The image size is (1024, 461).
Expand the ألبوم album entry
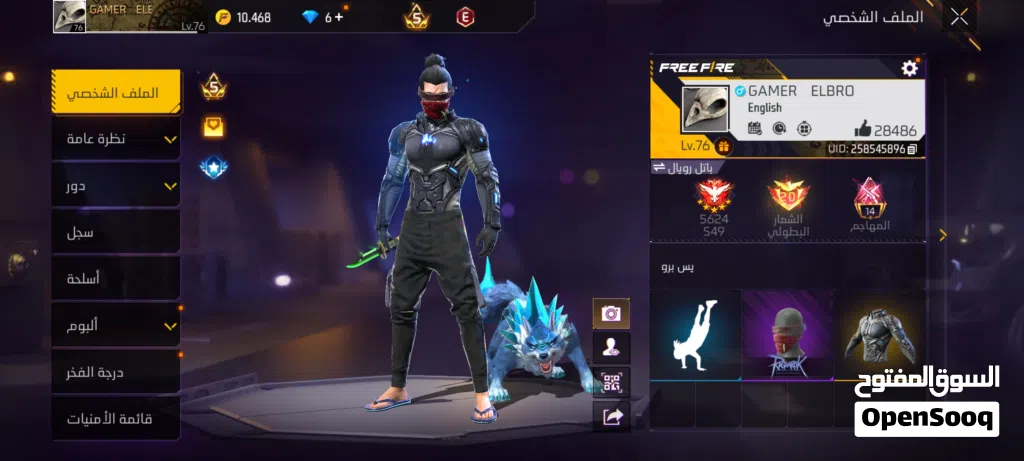point(116,325)
